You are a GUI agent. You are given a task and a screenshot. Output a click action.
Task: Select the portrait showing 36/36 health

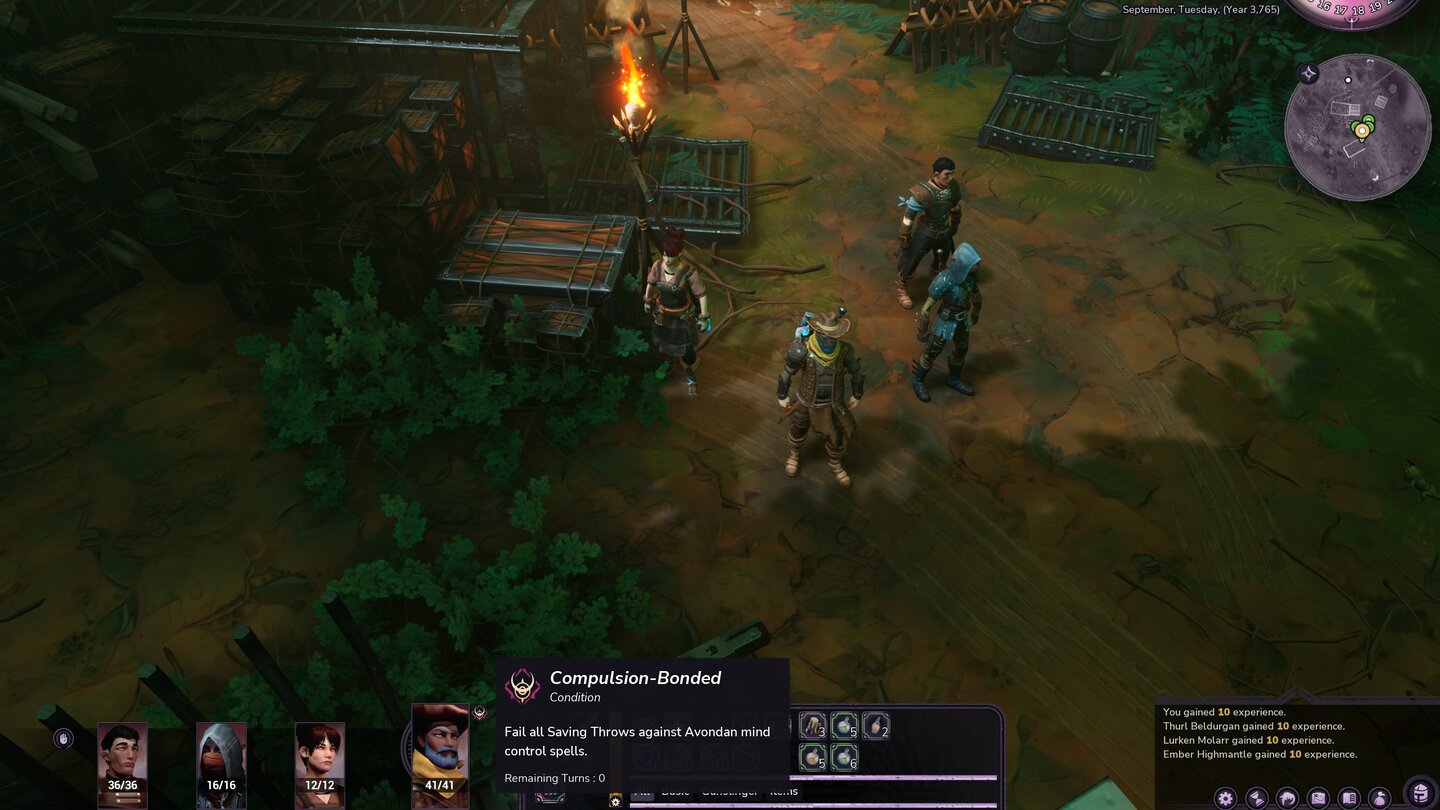point(122,752)
